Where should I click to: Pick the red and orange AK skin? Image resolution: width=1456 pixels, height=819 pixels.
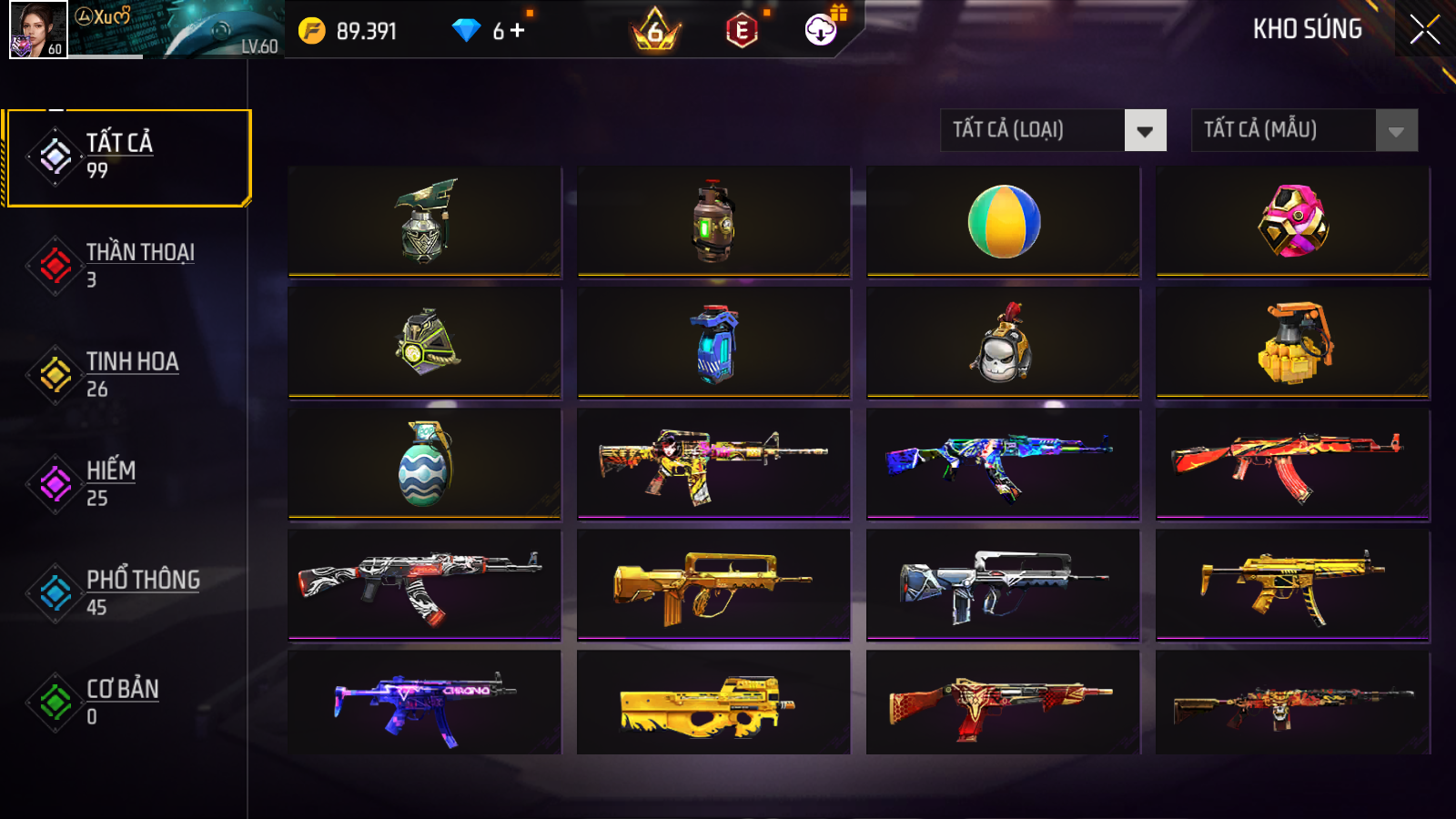pyautogui.click(x=1292, y=464)
